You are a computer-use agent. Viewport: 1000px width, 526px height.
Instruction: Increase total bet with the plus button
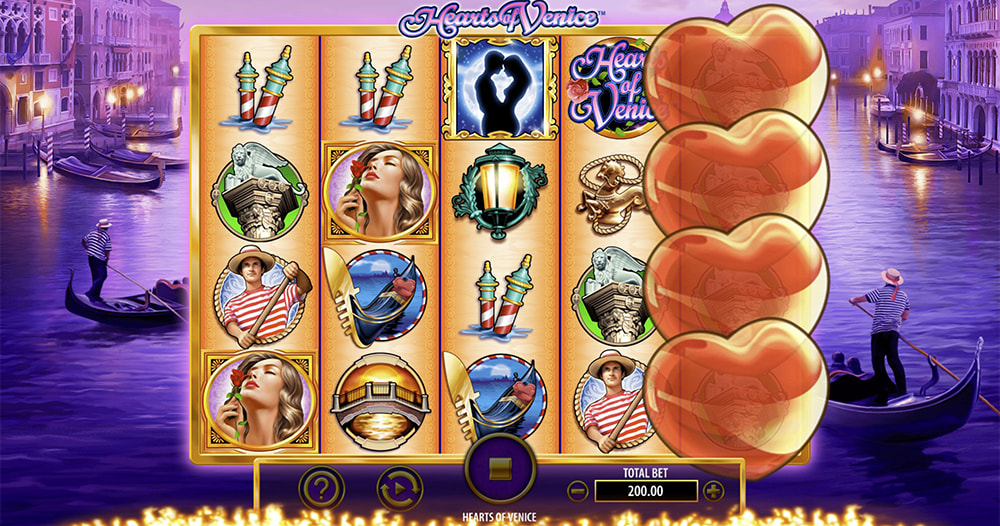coord(713,491)
